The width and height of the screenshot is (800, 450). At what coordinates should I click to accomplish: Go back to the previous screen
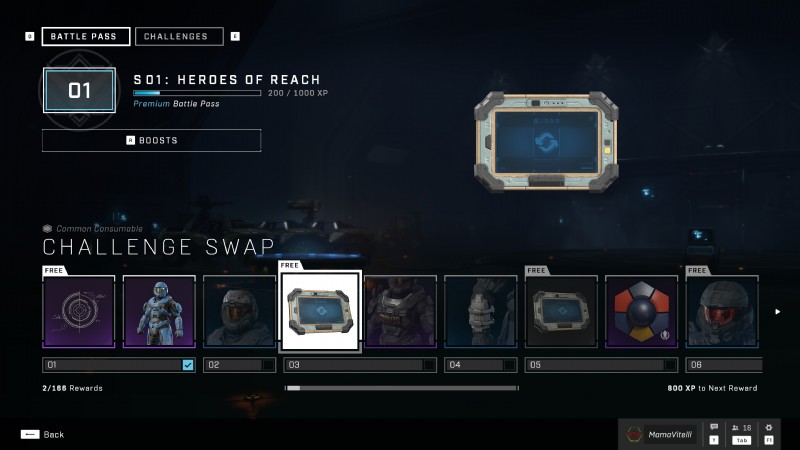pyautogui.click(x=42, y=434)
